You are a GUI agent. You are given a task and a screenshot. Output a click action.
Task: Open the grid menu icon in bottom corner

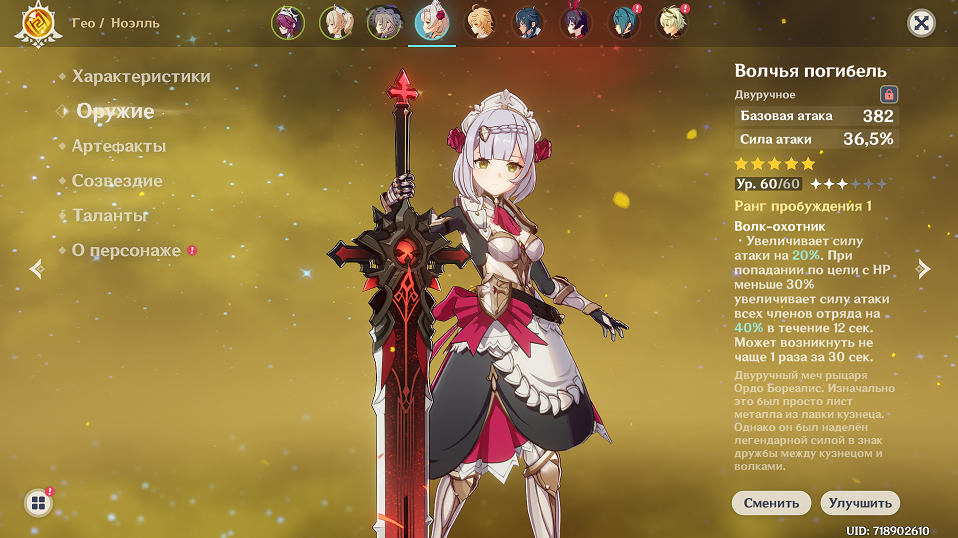(38, 503)
